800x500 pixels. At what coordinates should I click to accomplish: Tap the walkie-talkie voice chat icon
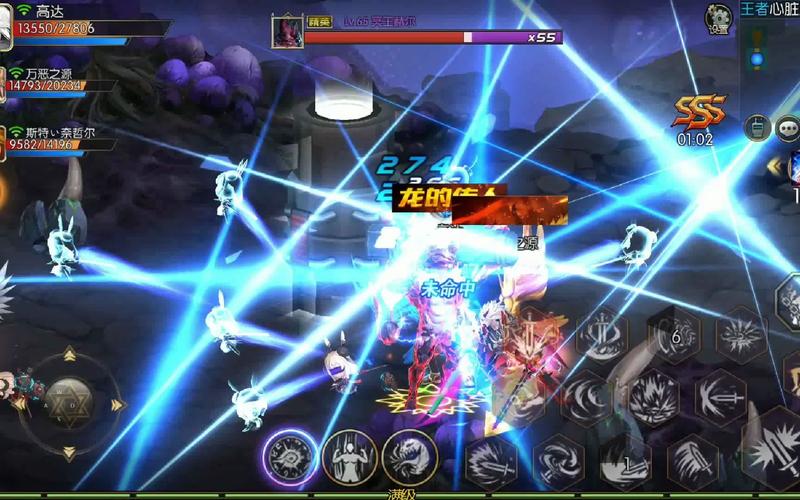[x=757, y=128]
